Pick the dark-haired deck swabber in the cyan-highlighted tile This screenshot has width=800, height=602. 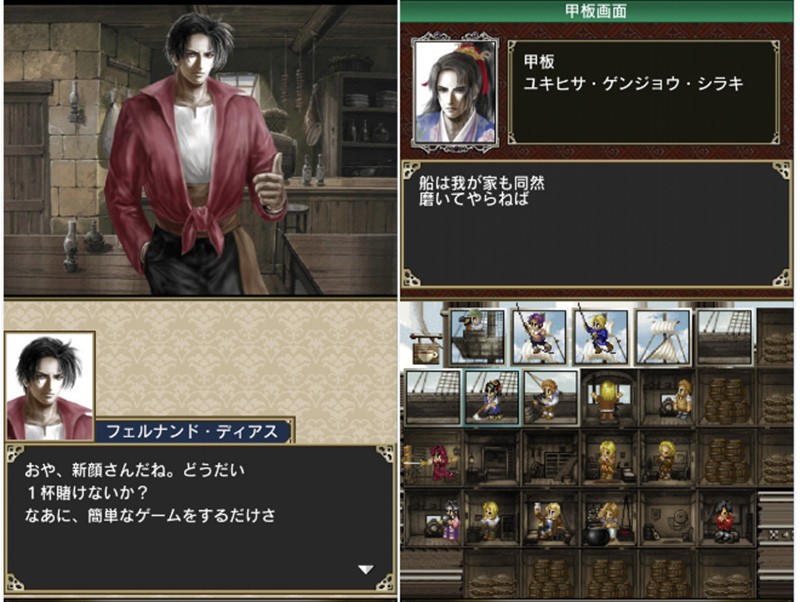[x=491, y=396]
